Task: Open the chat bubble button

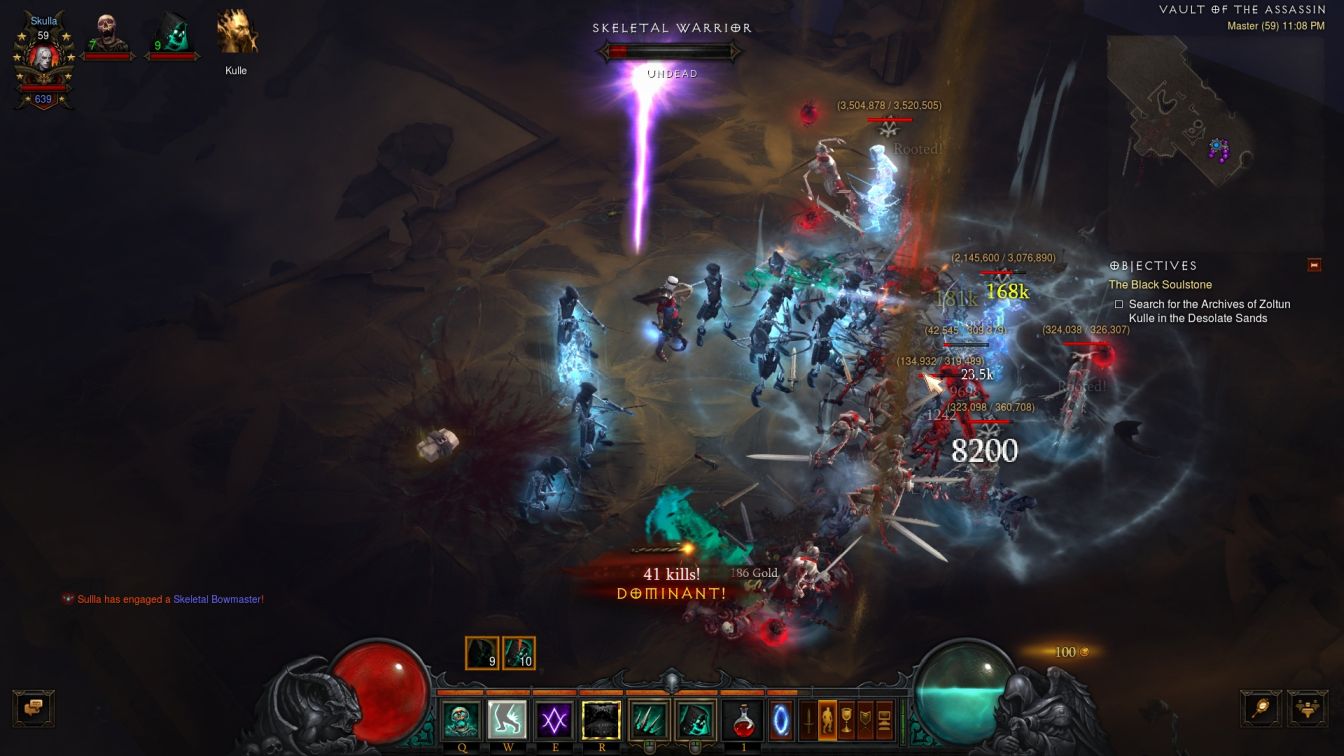Action: (33, 707)
